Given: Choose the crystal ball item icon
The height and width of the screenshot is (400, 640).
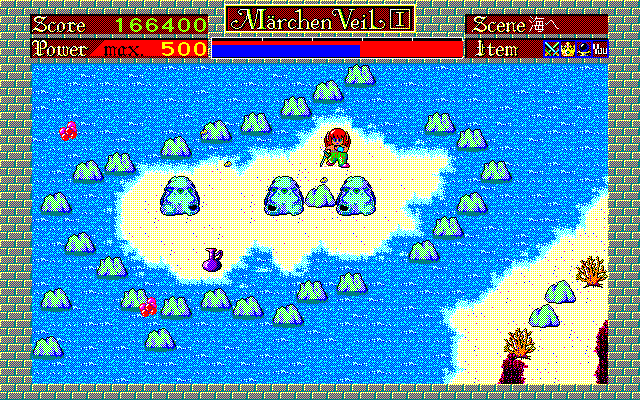Looking at the screenshot, I should coord(582,48).
